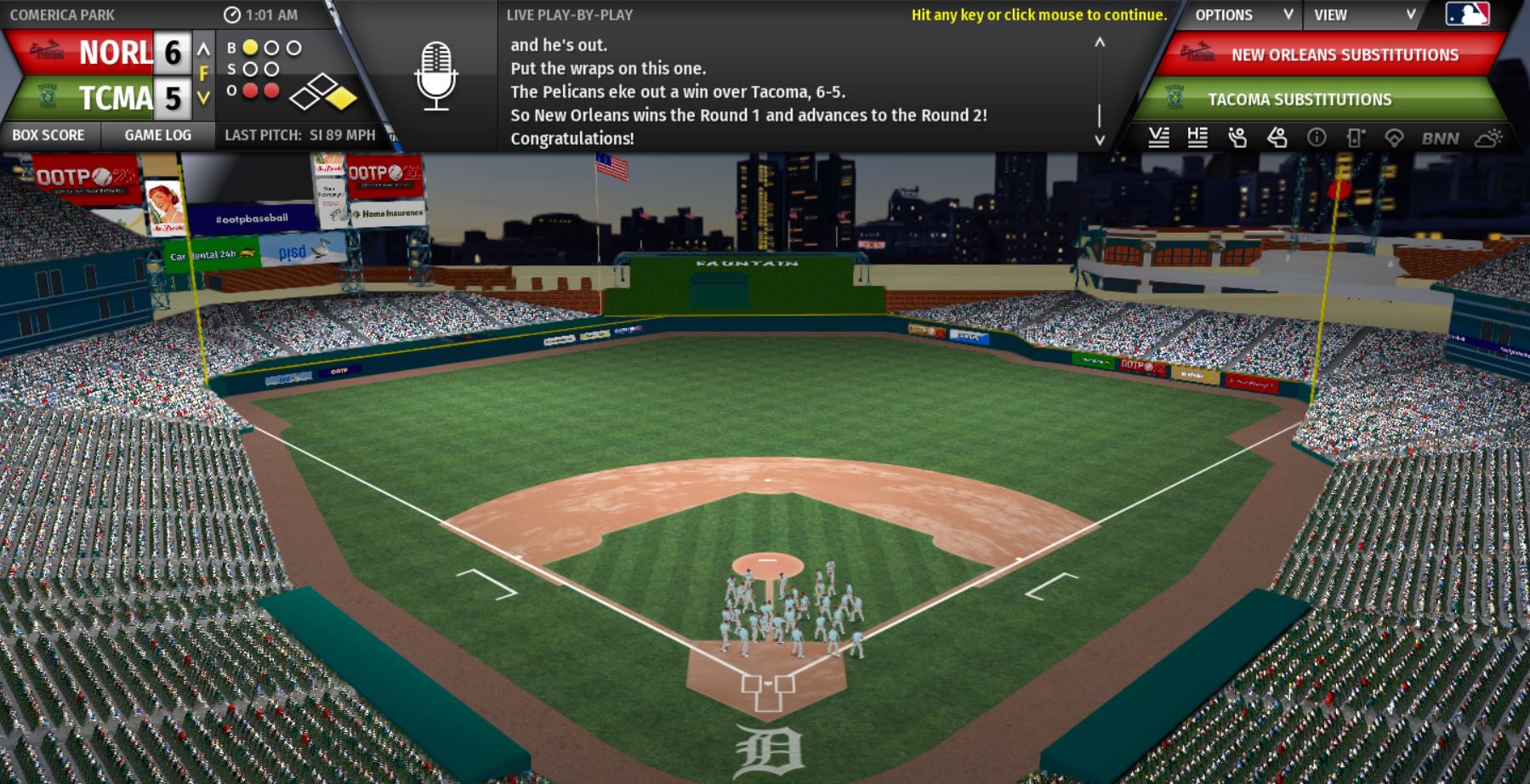Open the BNN news button
This screenshot has height=784, width=1530.
coord(1440,138)
